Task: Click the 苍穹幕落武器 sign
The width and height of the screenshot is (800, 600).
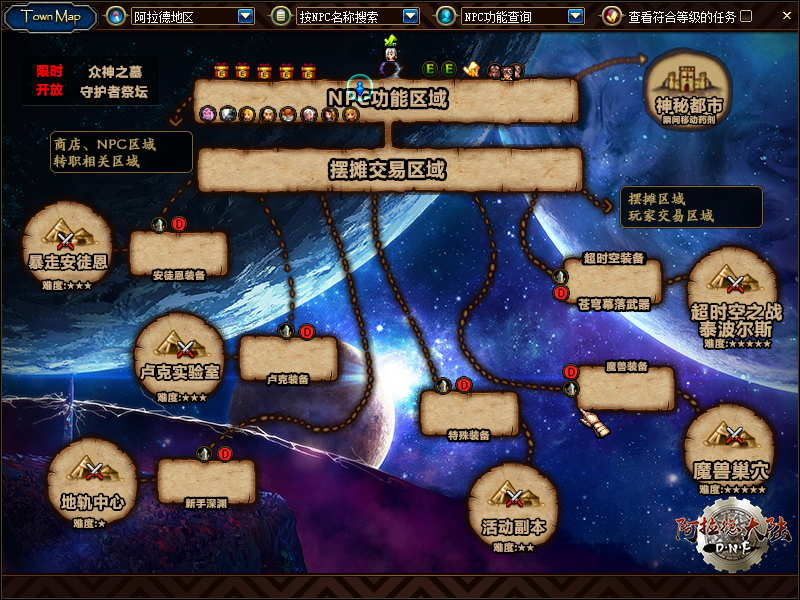Action: tap(613, 281)
